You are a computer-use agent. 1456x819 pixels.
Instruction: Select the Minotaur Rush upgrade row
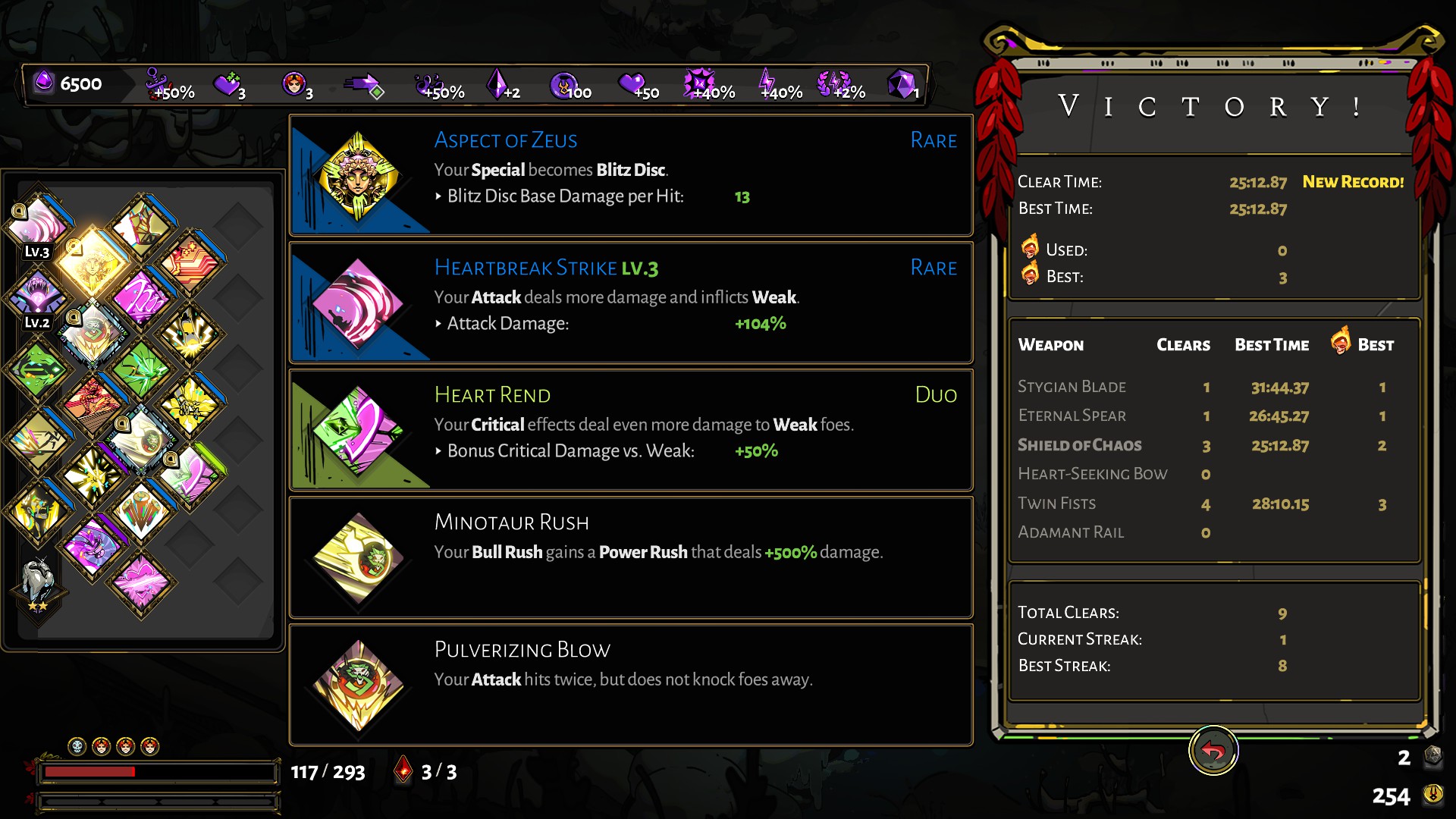[631, 557]
